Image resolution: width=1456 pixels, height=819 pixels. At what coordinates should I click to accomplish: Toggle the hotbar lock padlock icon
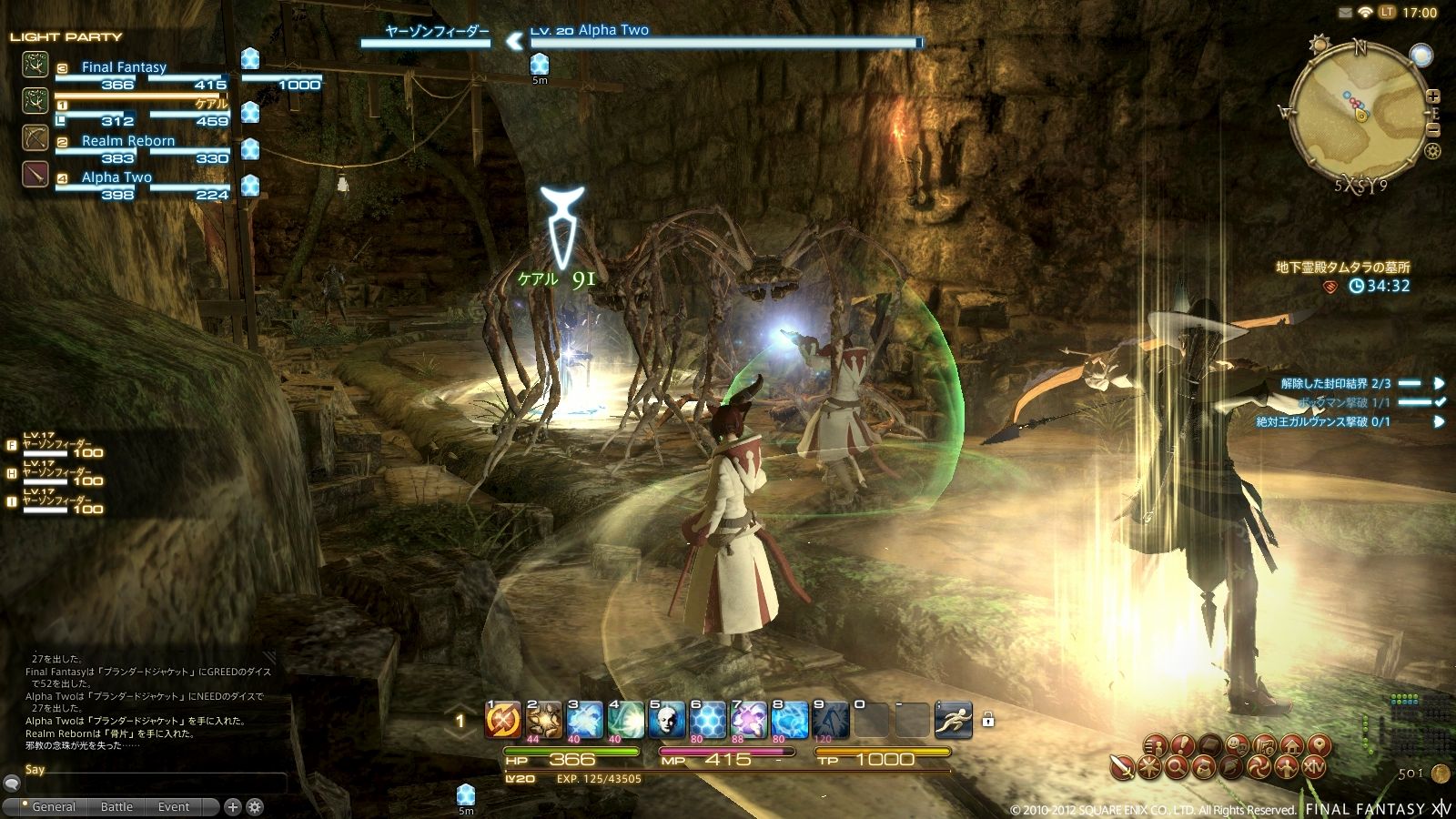tap(988, 720)
